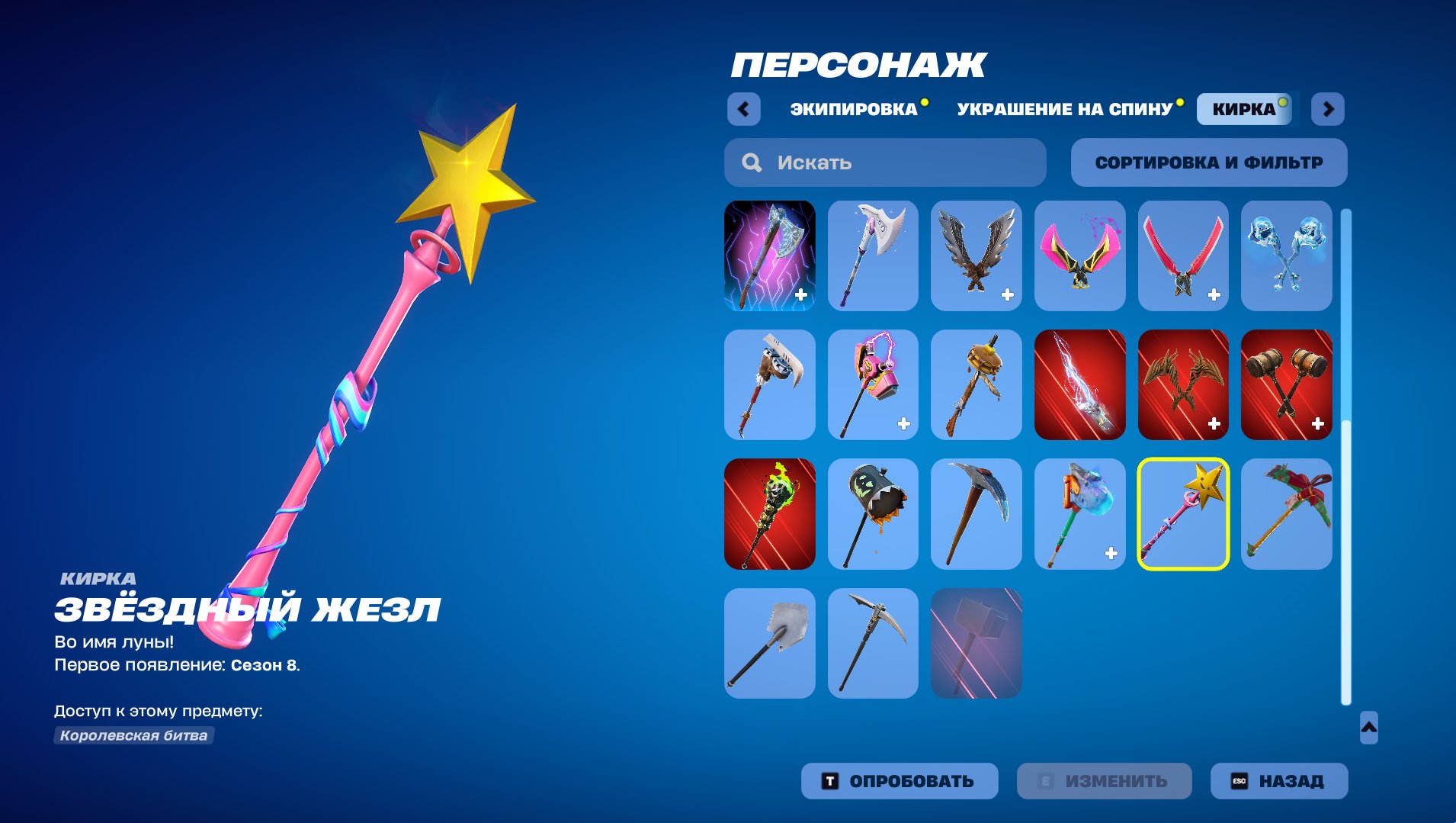Click the НАЗАД button
The image size is (1456, 823).
1278,781
